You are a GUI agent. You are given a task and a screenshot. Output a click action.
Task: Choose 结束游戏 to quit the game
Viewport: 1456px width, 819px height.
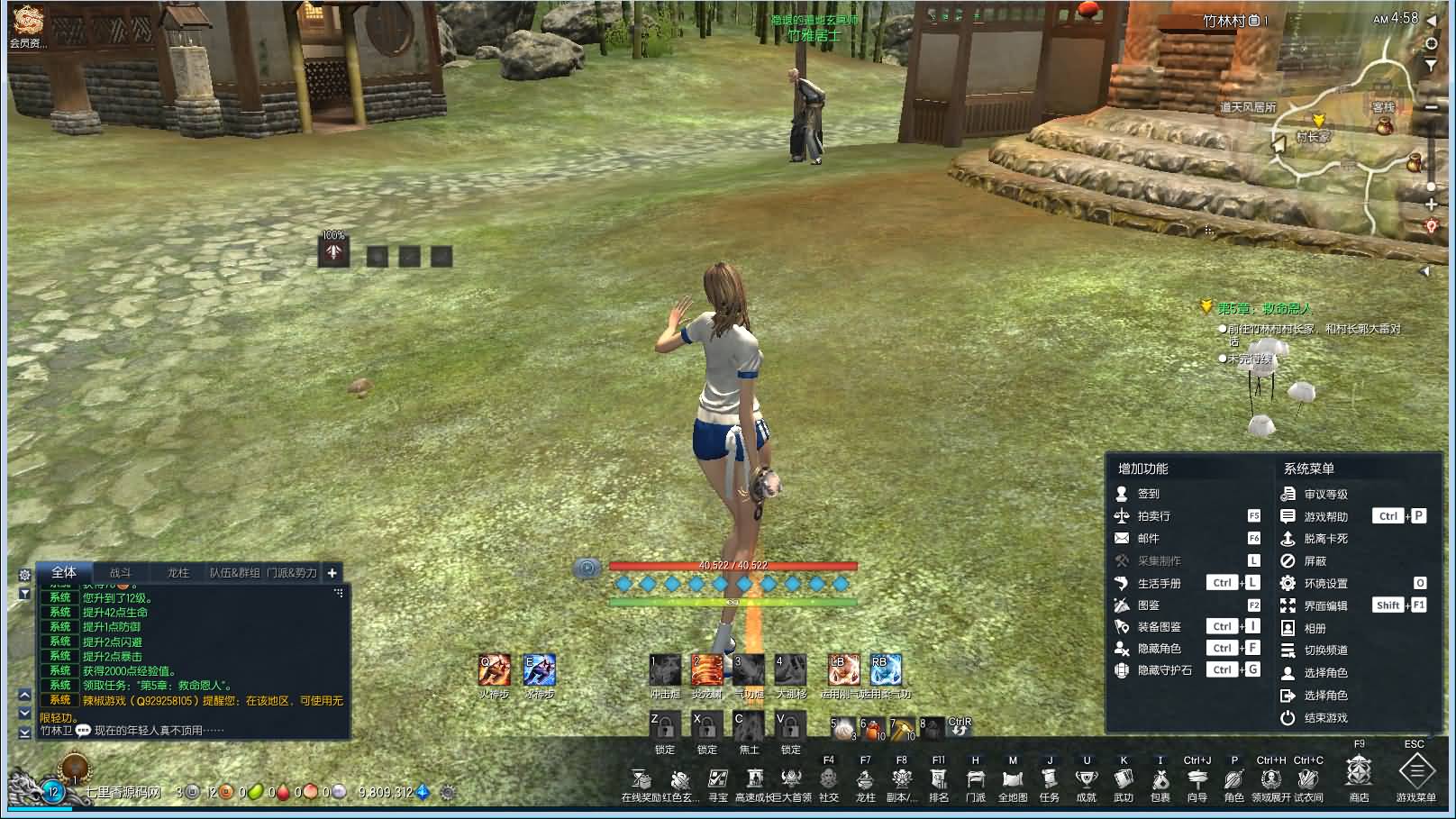[x=1325, y=718]
